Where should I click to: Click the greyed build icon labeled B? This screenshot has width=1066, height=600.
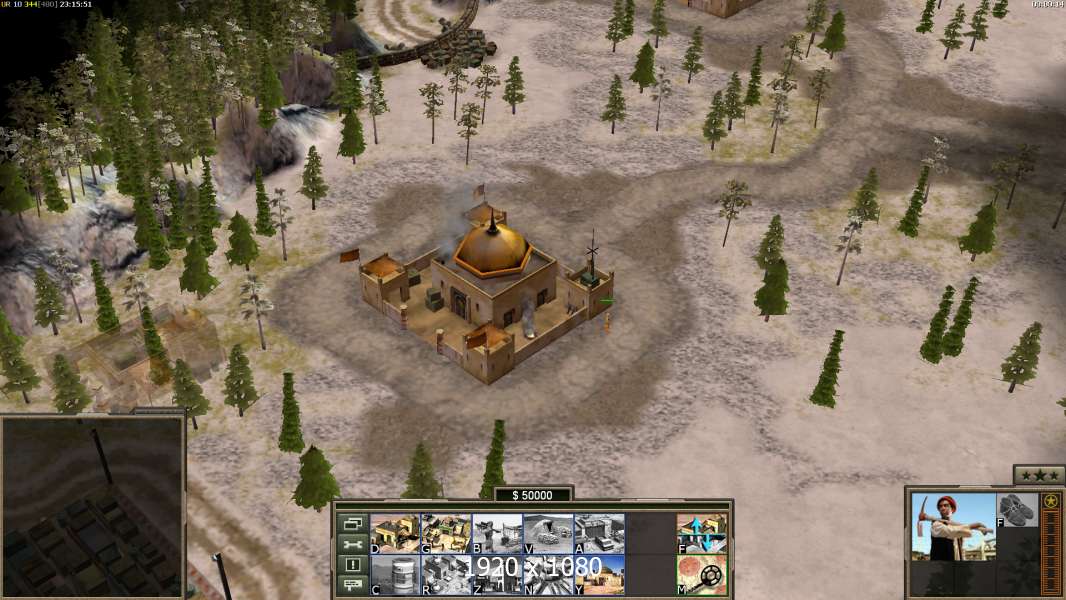(x=497, y=533)
